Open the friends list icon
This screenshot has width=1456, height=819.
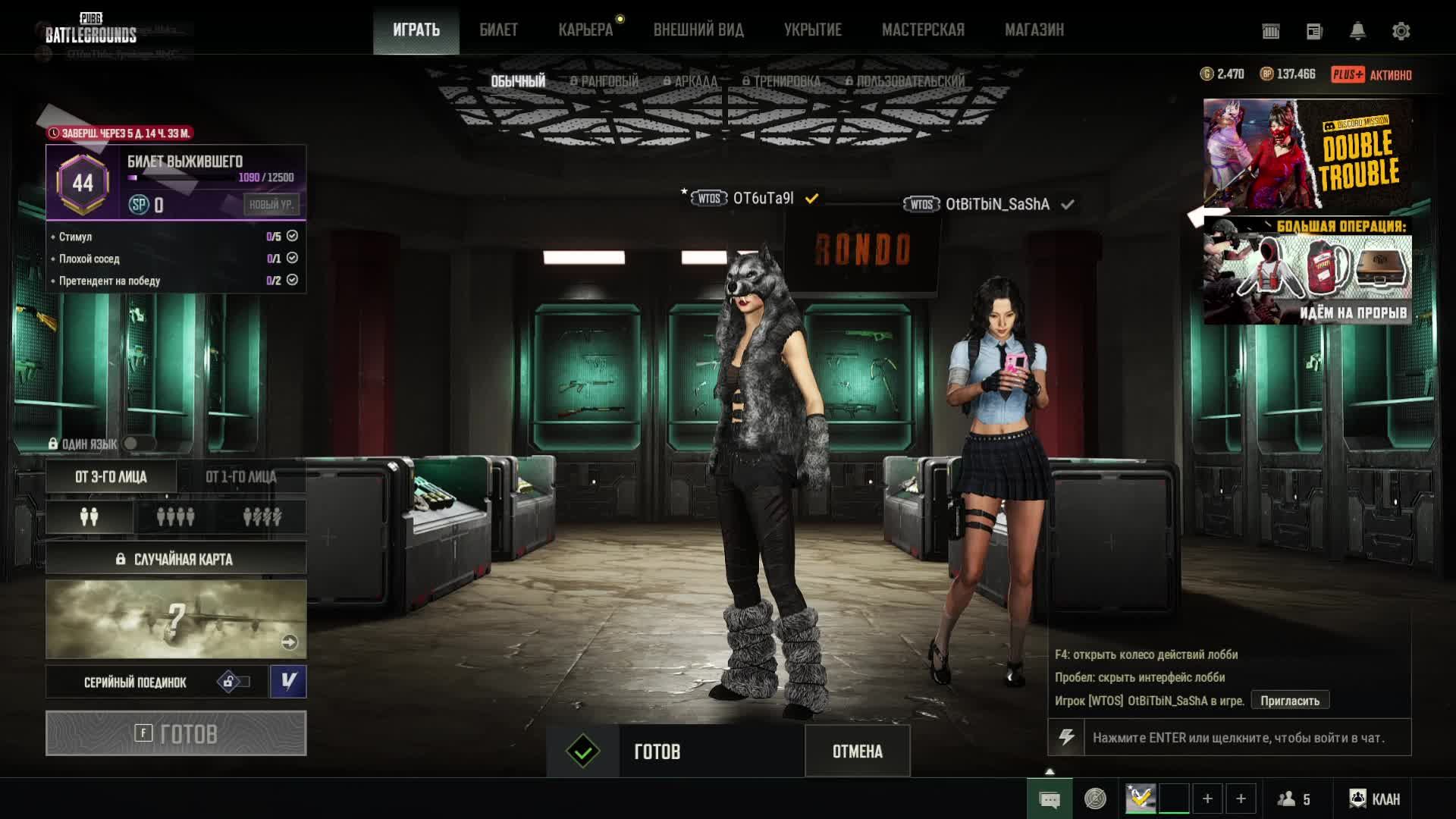1294,799
